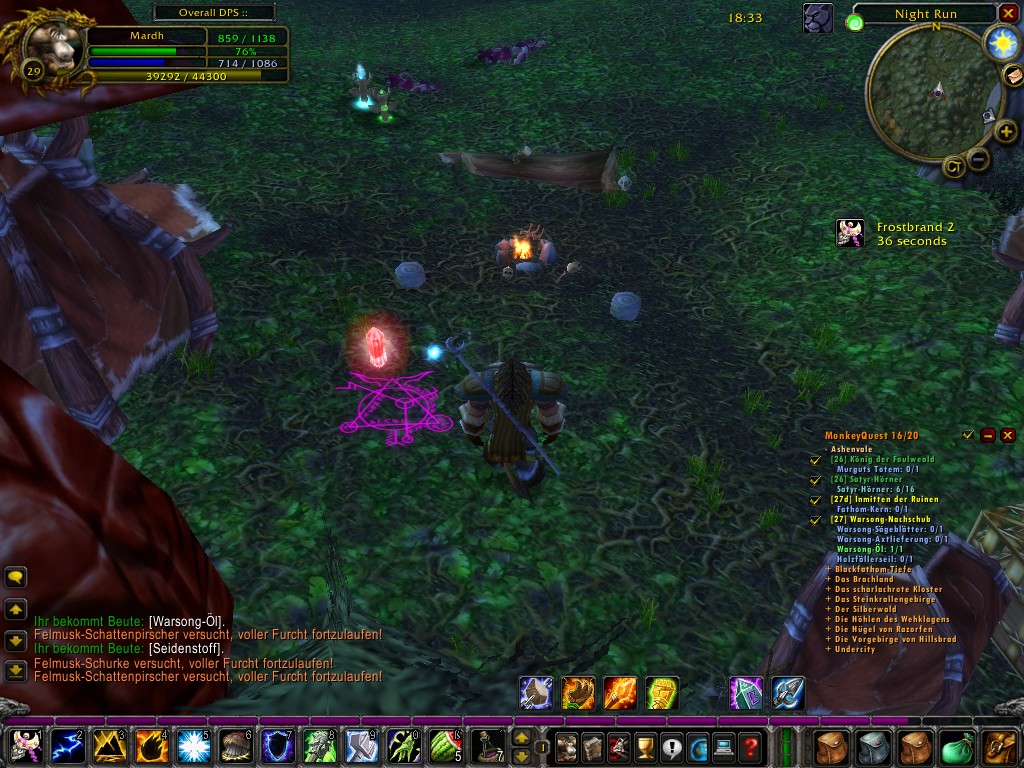
Task: Click the panther icon beside the Night Run title
Action: tap(819, 18)
